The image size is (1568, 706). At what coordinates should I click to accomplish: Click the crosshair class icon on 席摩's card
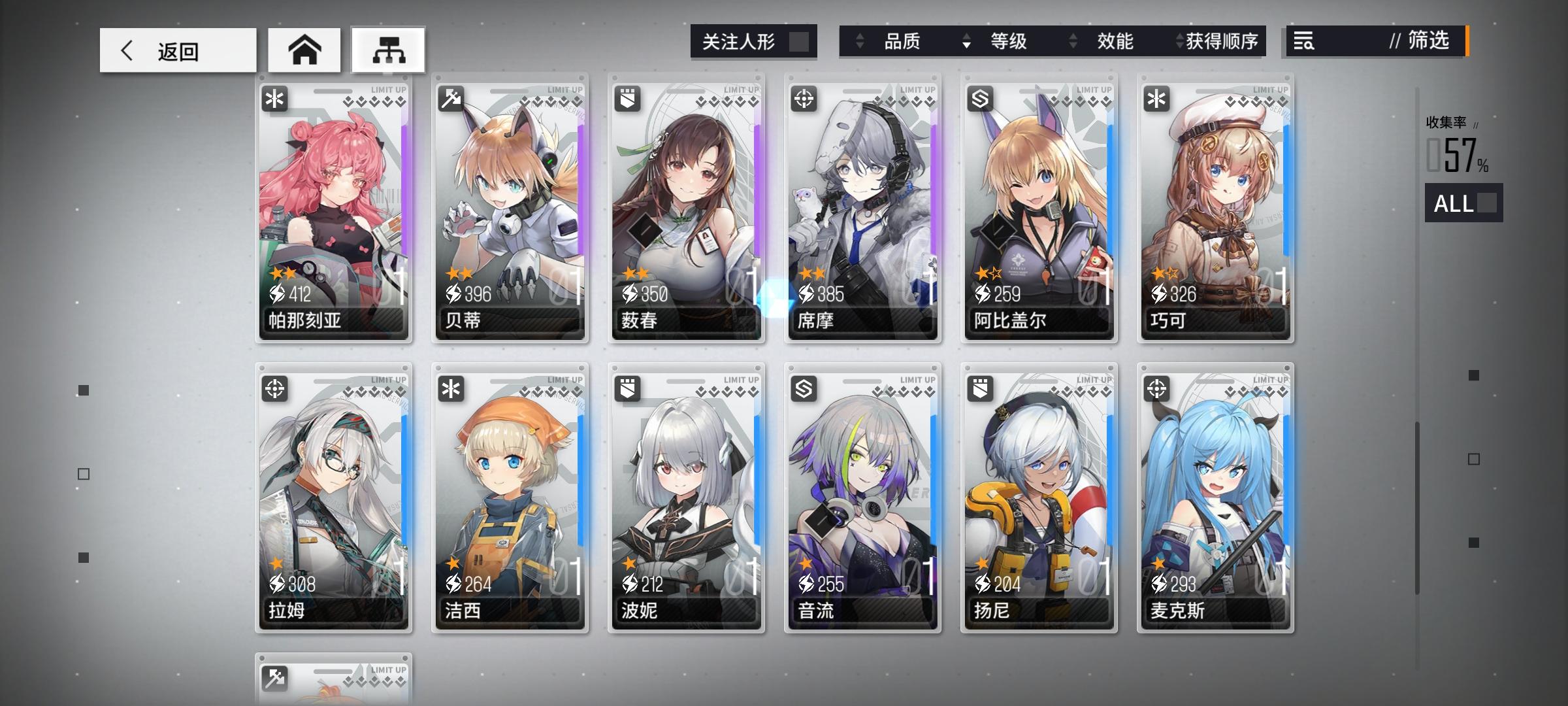(x=804, y=99)
